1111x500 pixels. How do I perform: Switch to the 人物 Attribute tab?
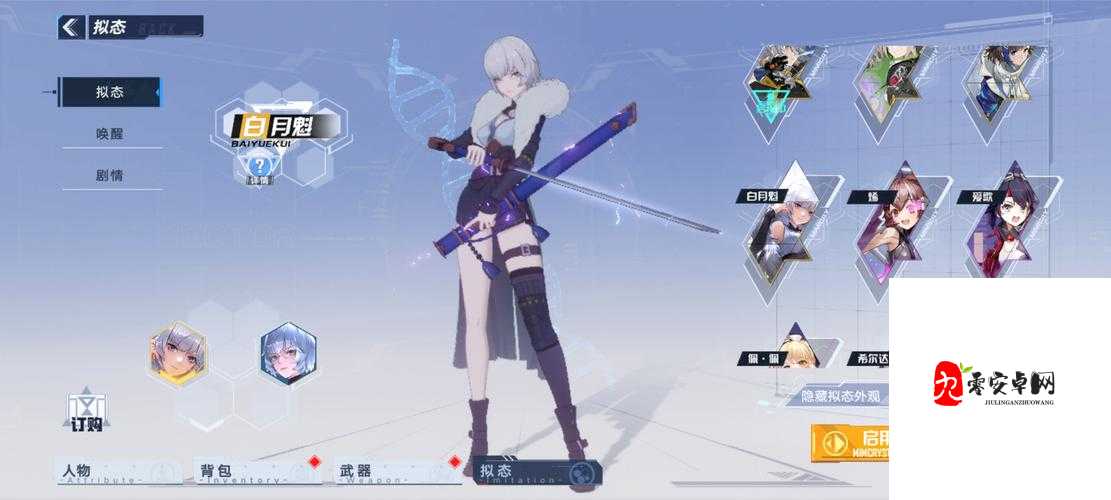point(119,472)
